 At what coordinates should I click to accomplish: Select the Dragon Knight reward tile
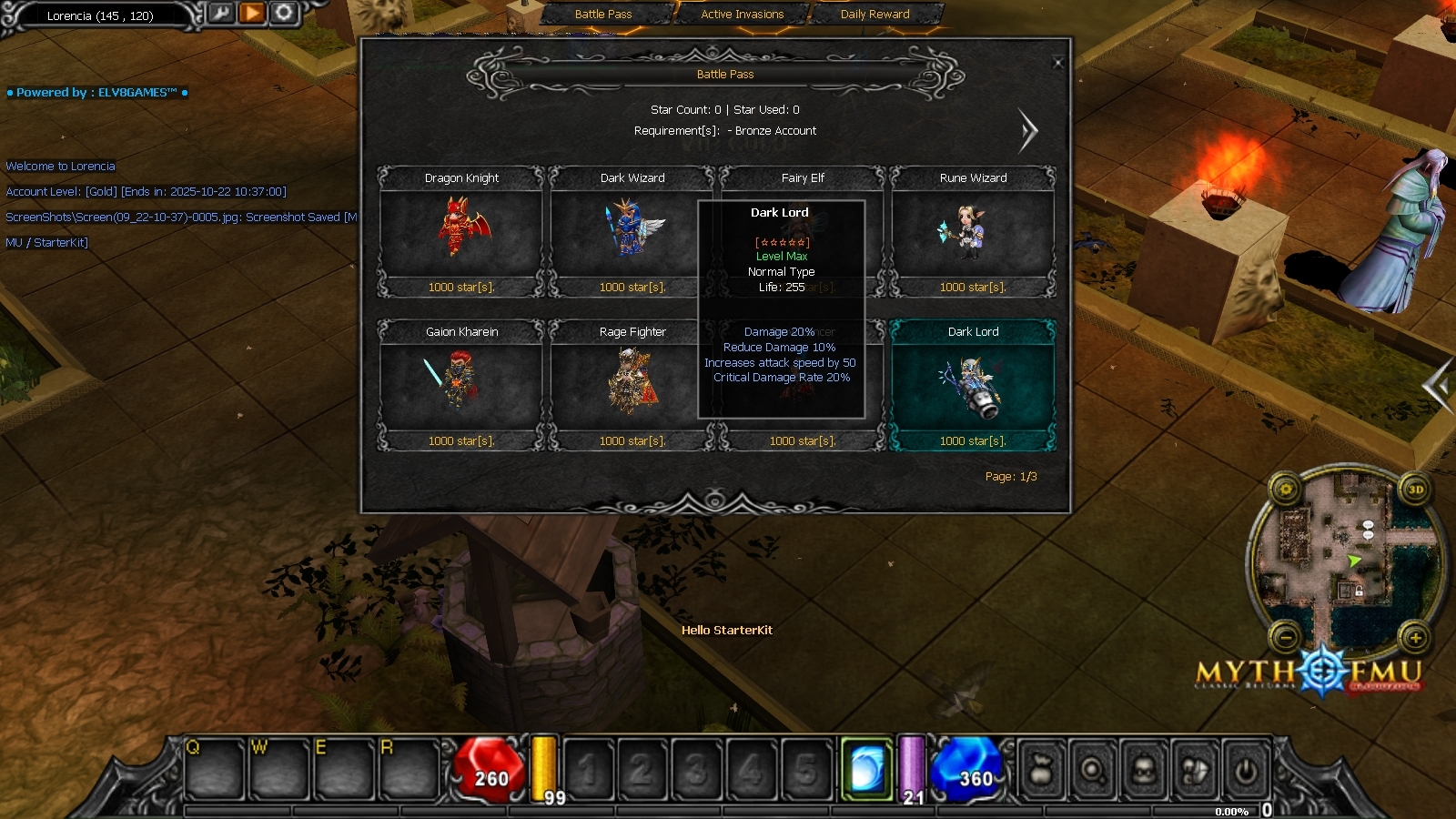(461, 231)
